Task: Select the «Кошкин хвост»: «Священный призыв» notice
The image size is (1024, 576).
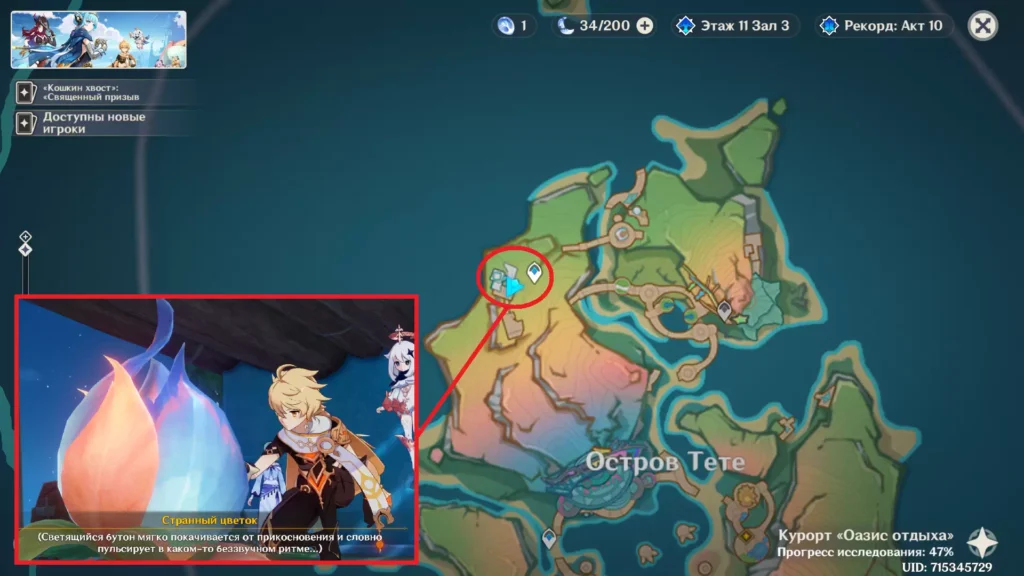Action: tap(100, 92)
